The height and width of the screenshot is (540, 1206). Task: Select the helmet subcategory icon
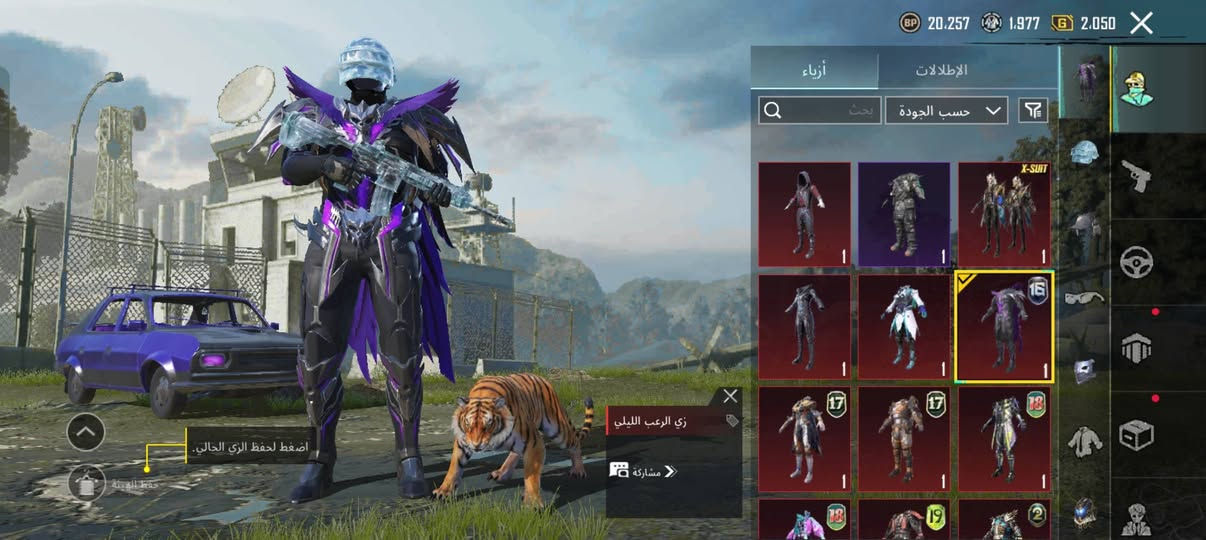pos(1084,153)
